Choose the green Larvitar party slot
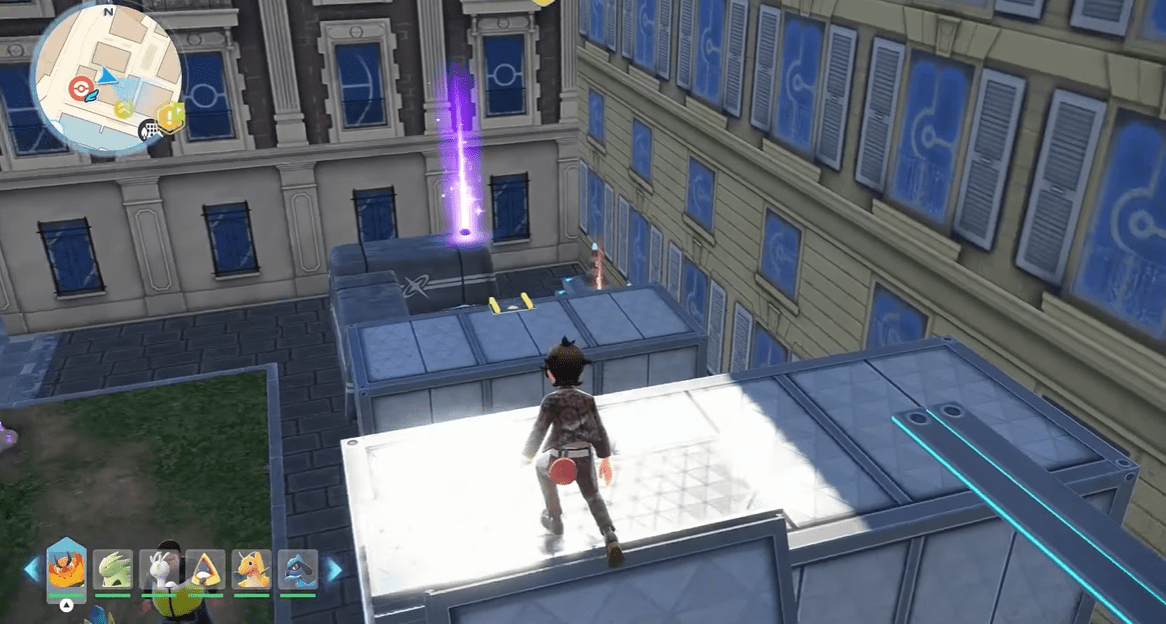The width and height of the screenshot is (1166, 624). tap(113, 570)
